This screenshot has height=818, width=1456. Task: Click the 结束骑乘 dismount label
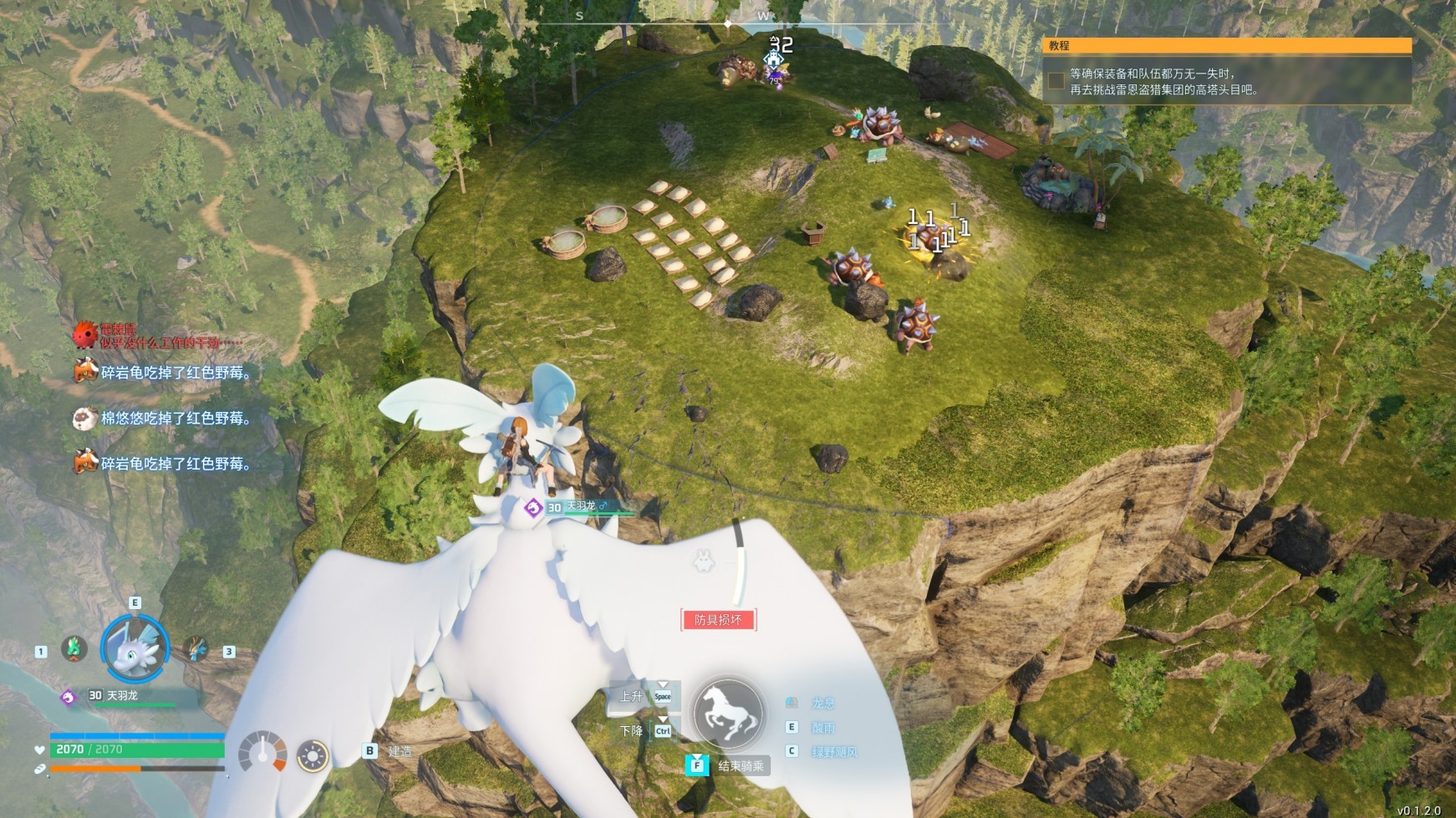[x=741, y=765]
